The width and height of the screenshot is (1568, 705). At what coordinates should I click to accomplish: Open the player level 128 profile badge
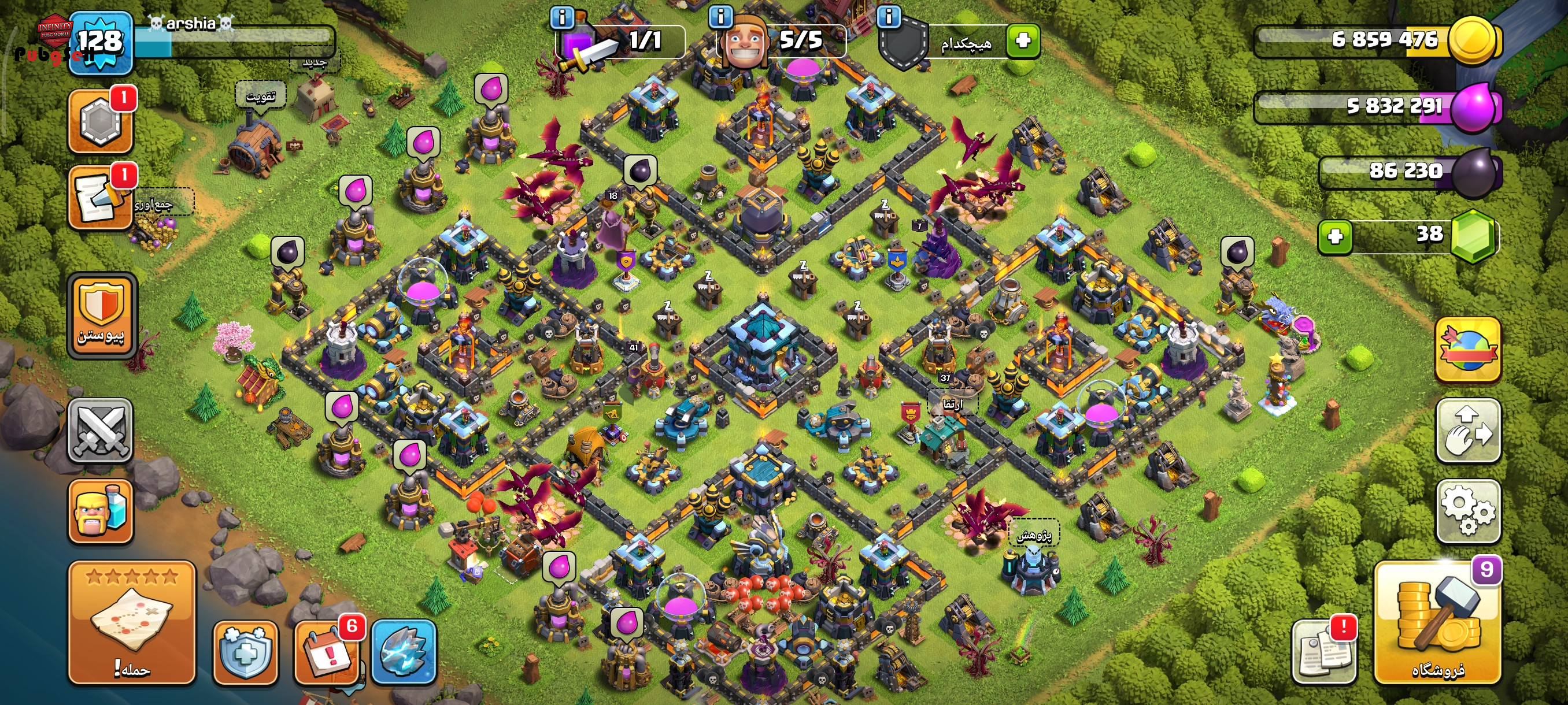click(x=101, y=43)
